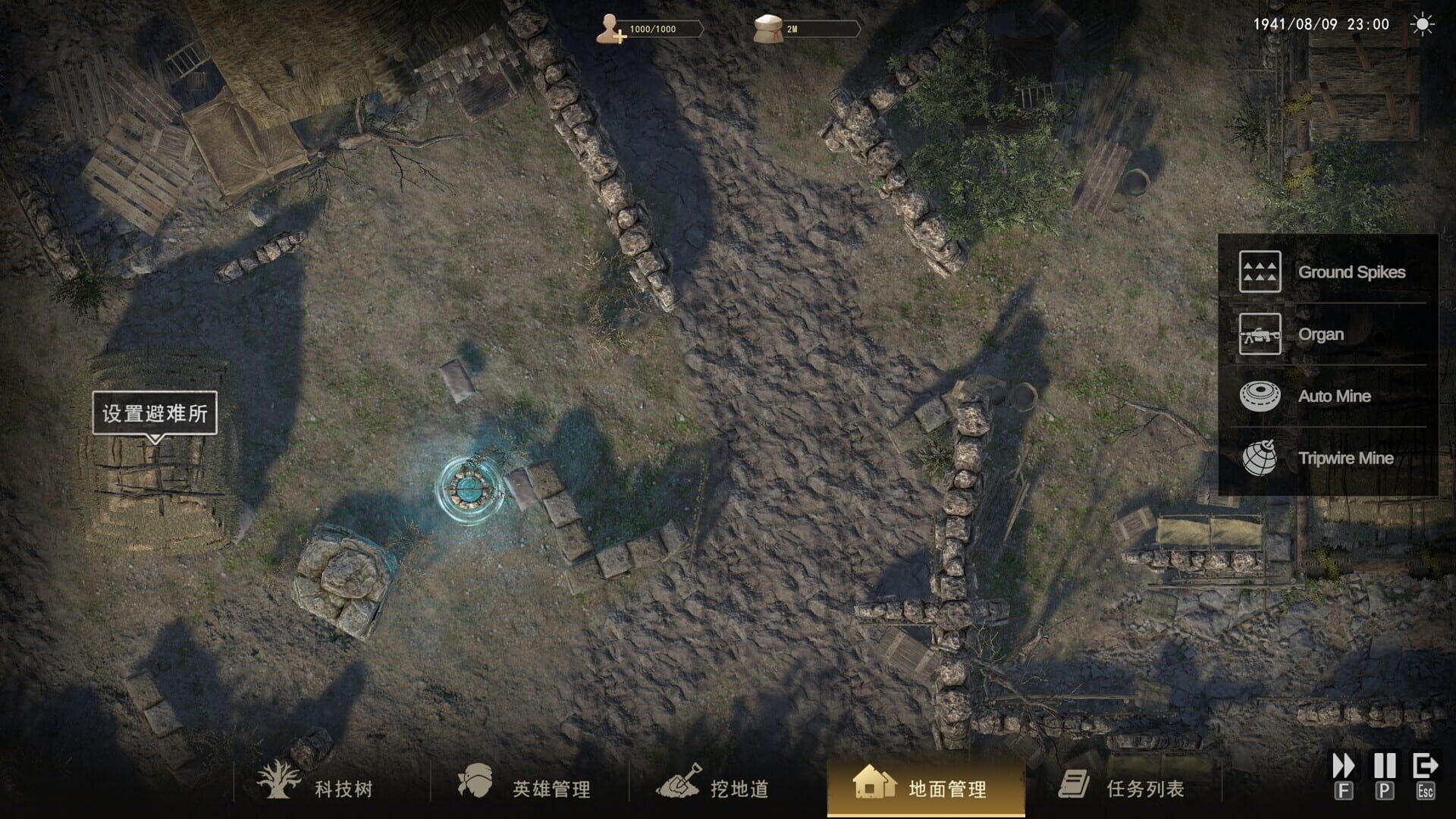The image size is (1456, 819).
Task: Select the Tripwire Mine trap icon
Action: (x=1259, y=458)
